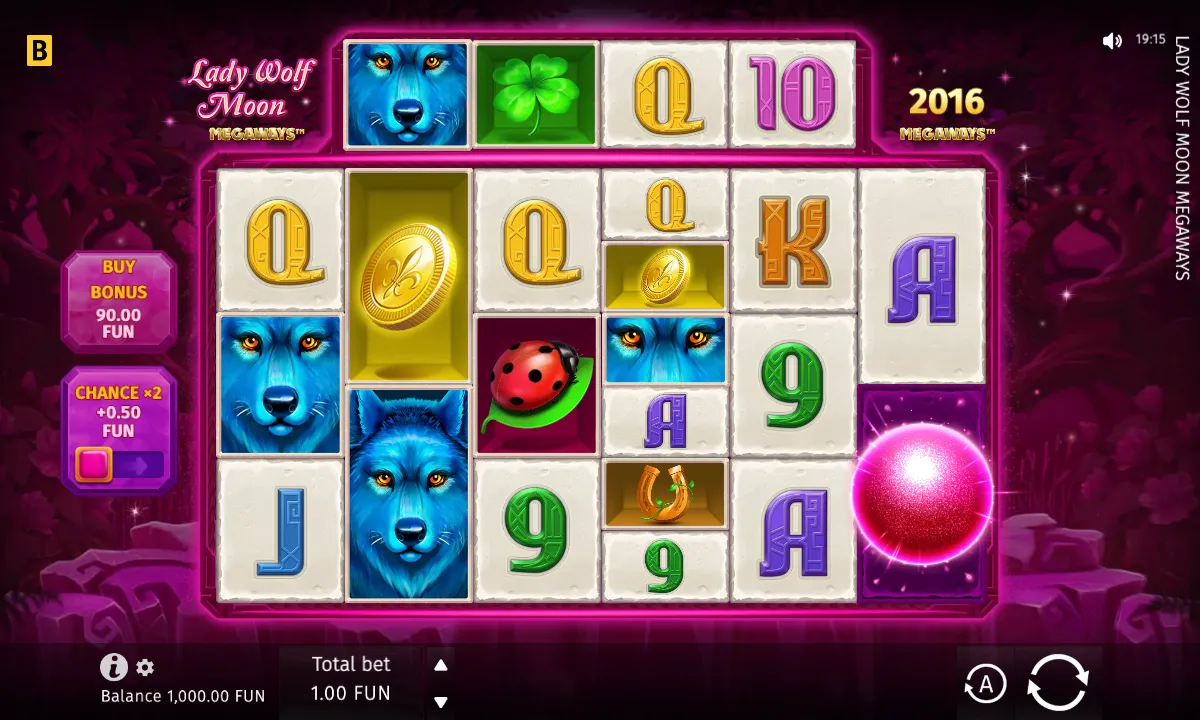1200x720 pixels.
Task: Decrease total bet with the down arrow
Action: tap(441, 701)
